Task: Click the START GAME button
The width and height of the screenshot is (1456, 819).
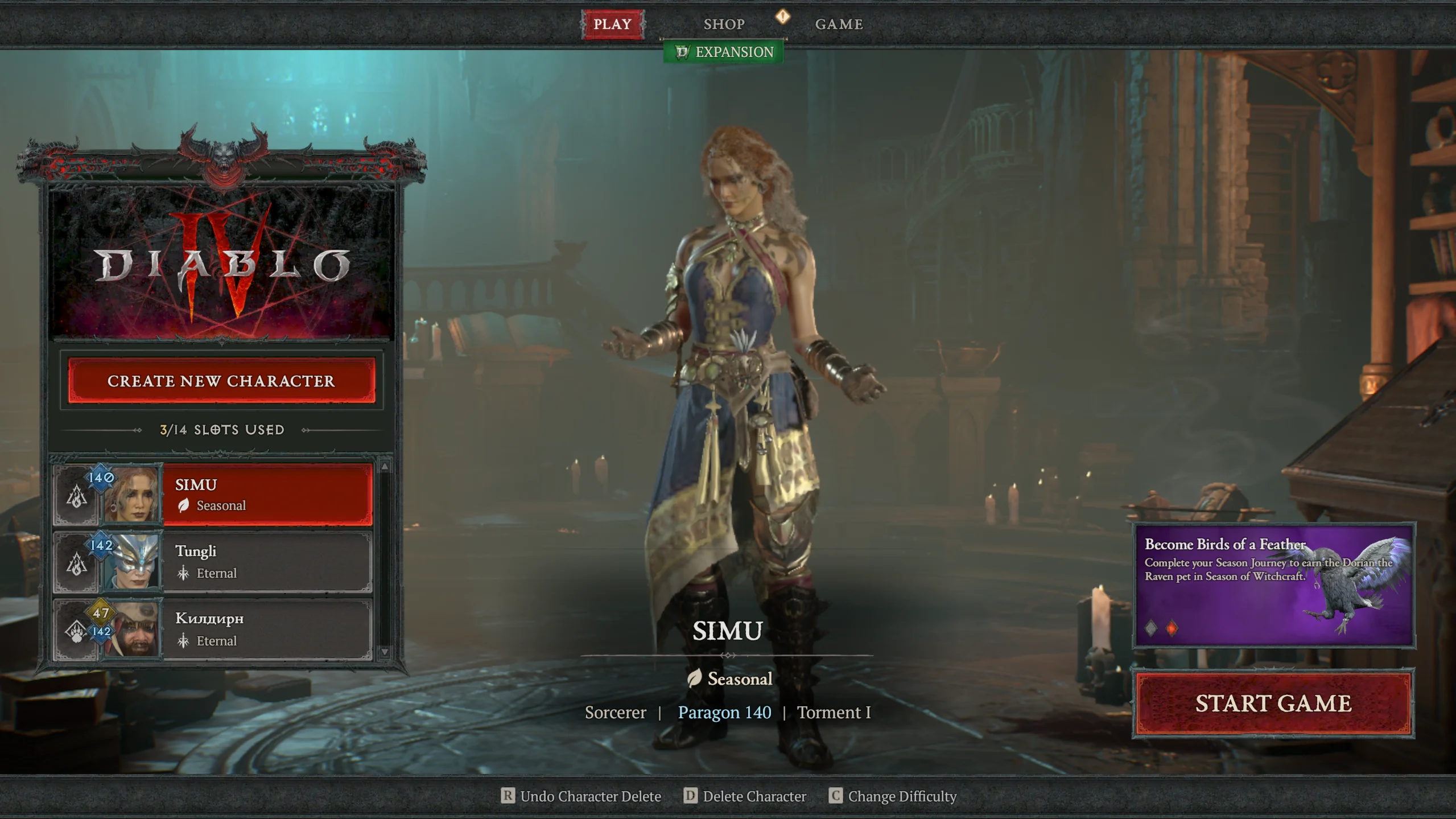Action: [1274, 702]
